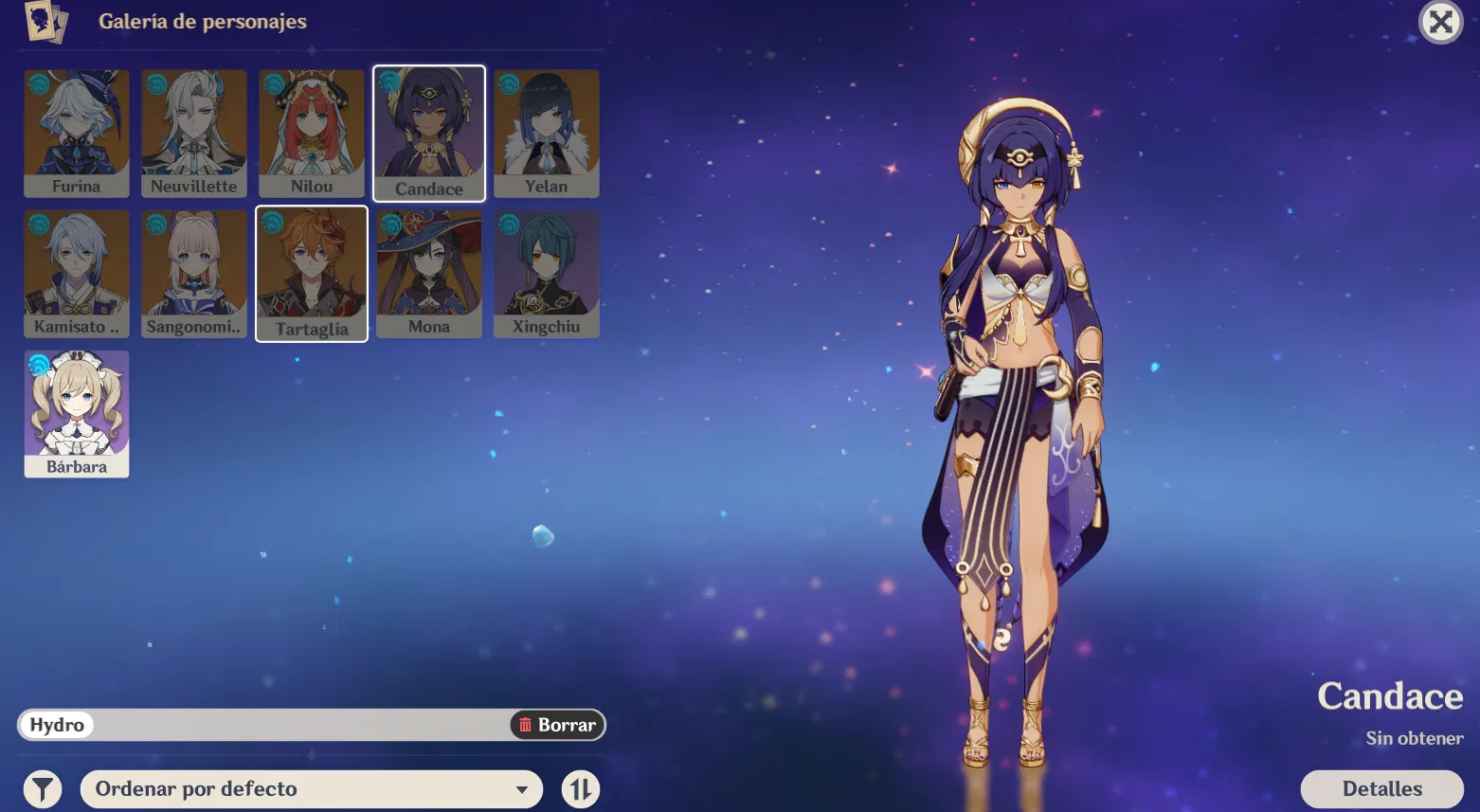The width and height of the screenshot is (1480, 812).
Task: Toggle sort direction with the arrows icon
Action: tap(580, 788)
